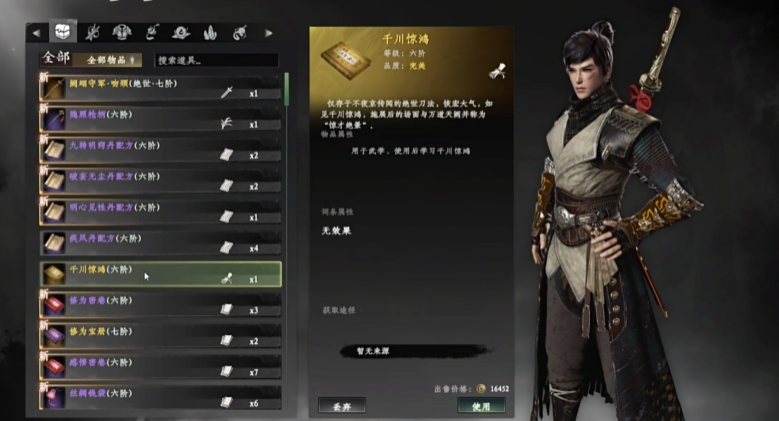Click the 使用 (Use) button
This screenshot has height=421, width=779.
(482, 405)
